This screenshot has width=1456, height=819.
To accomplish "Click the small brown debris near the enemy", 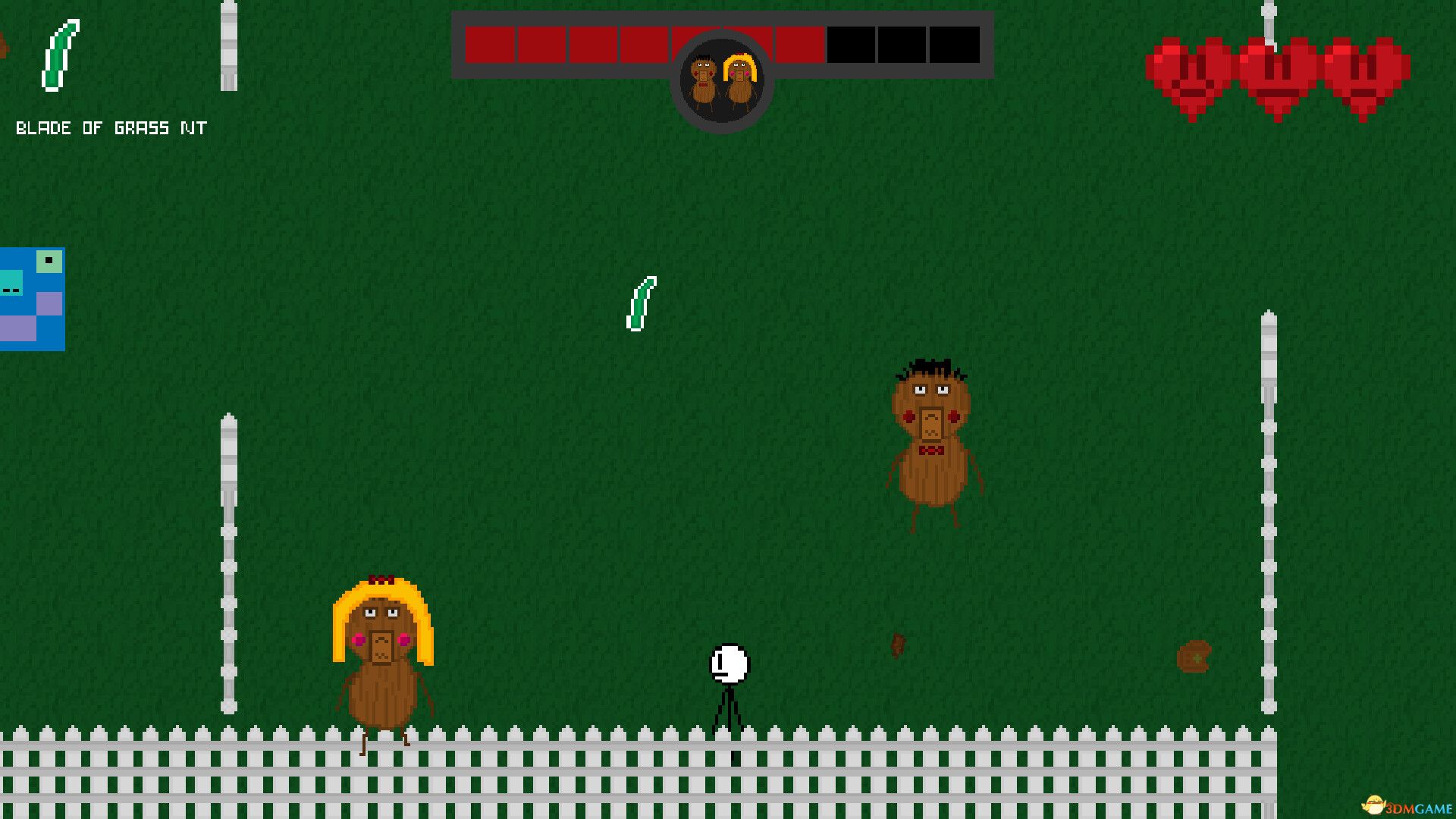I will [x=899, y=645].
